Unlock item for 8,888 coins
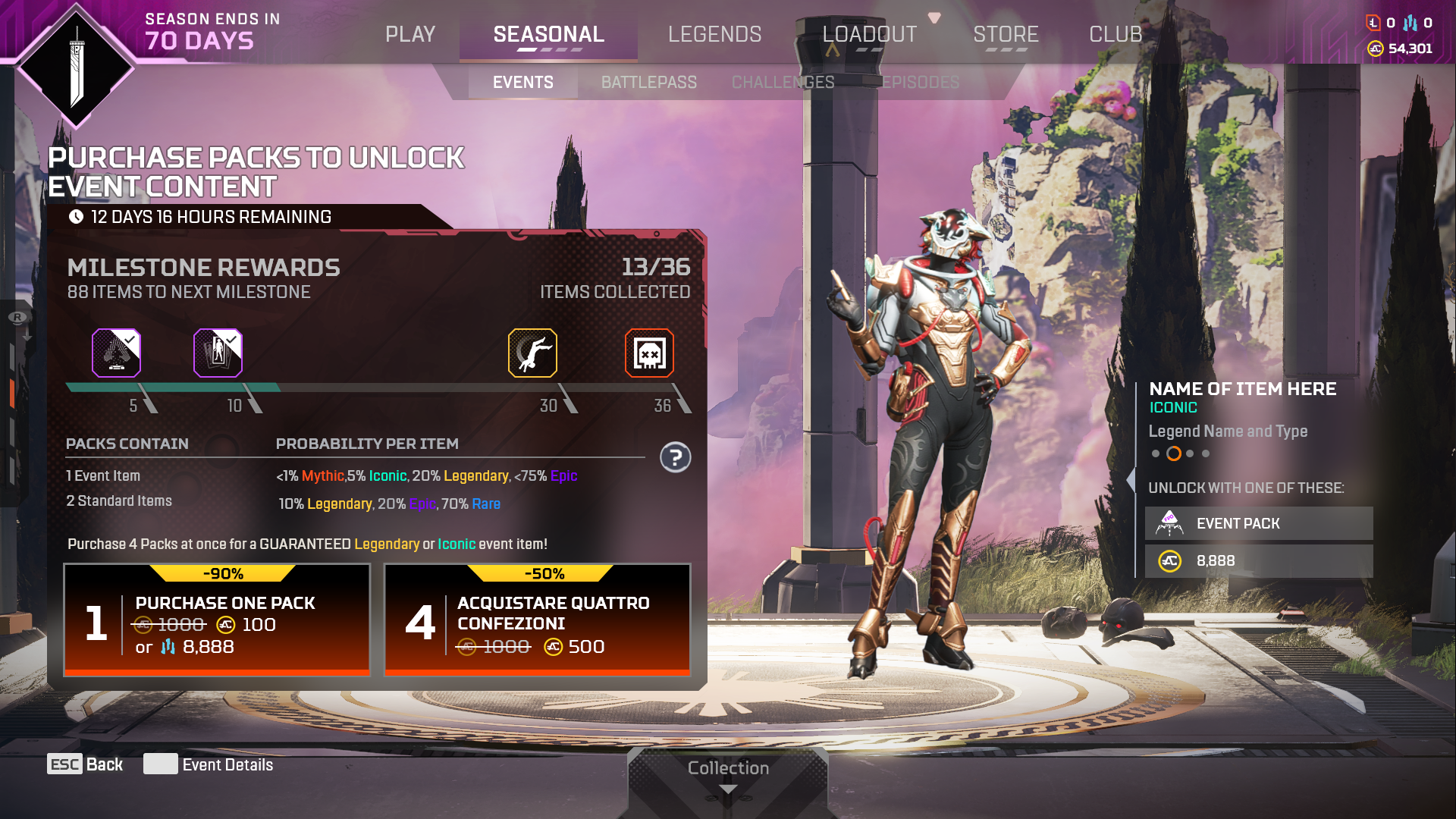The image size is (1456, 819). (x=1258, y=561)
